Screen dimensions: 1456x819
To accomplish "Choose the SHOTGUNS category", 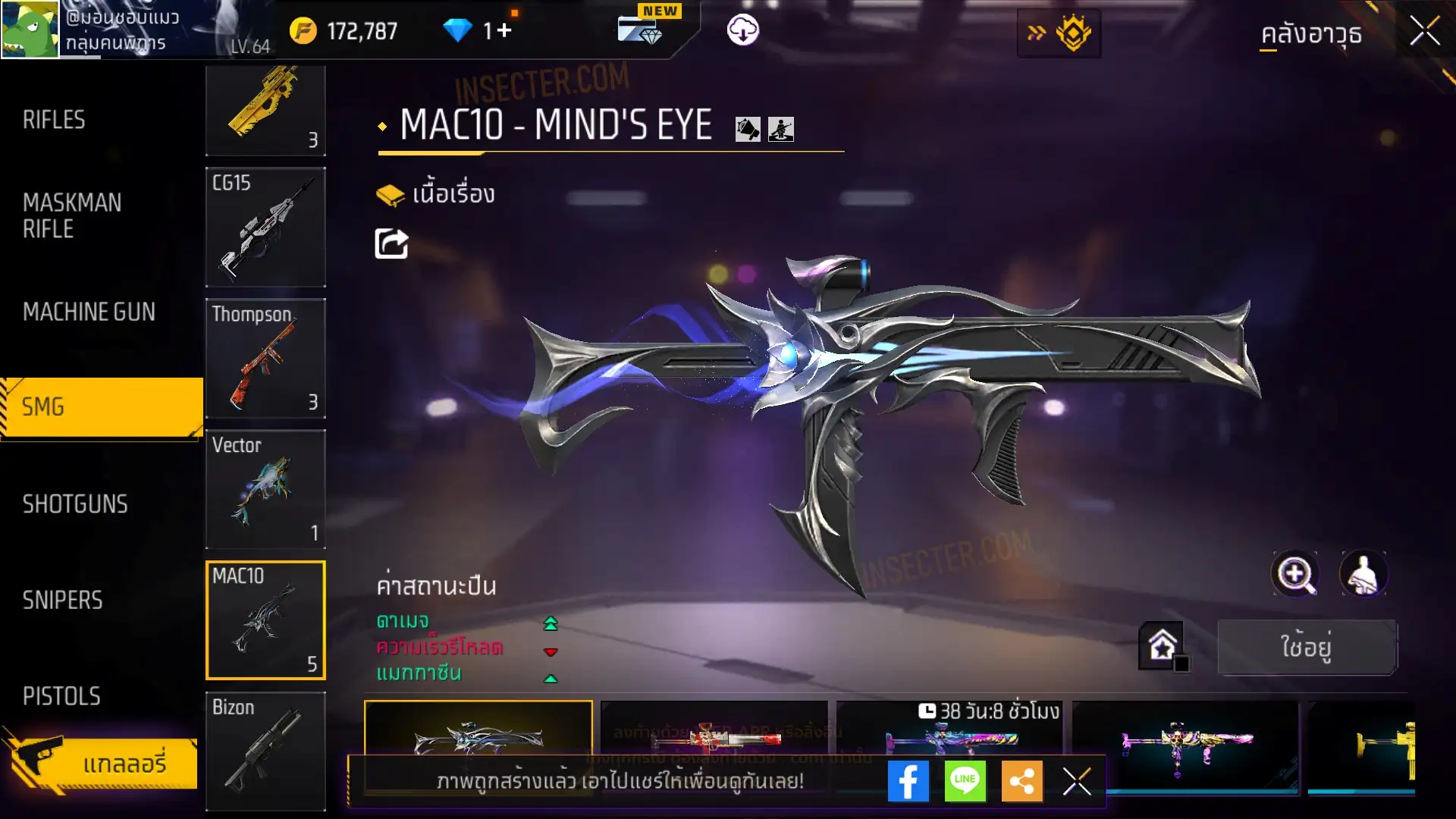I will coord(75,504).
